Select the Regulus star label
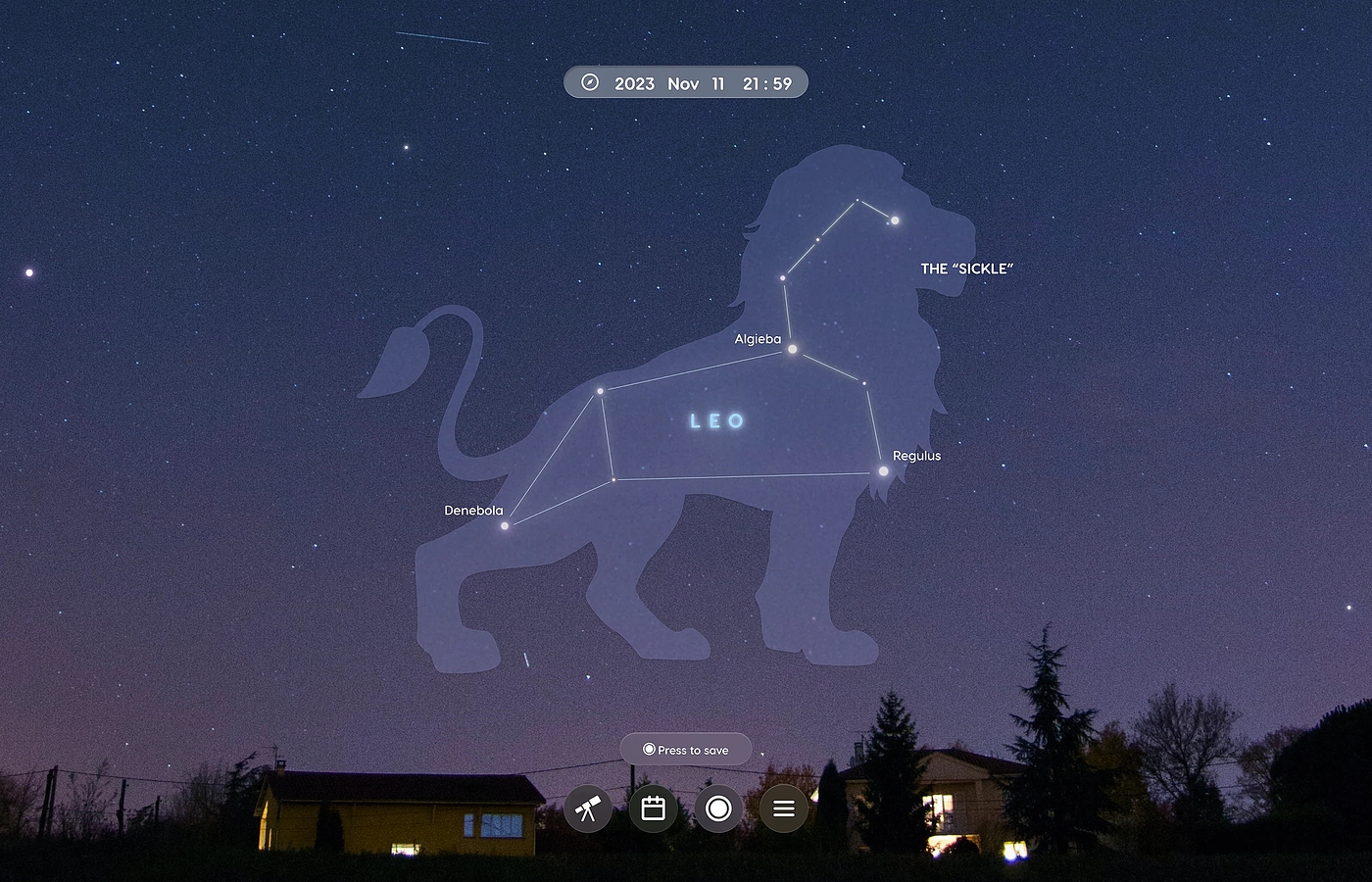Viewport: 1372px width, 882px height. (916, 456)
